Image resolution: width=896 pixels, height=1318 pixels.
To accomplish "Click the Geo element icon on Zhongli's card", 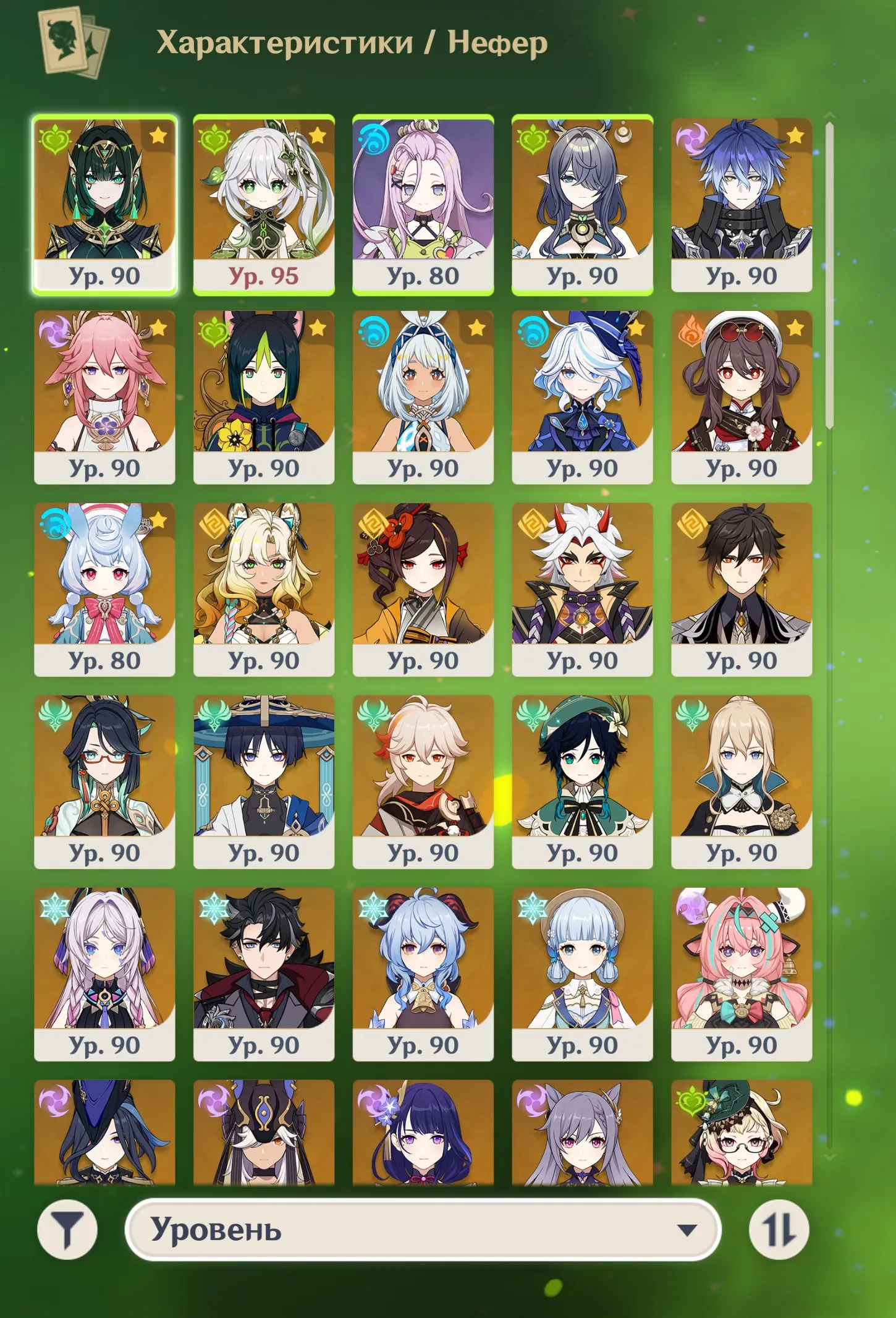I will [x=693, y=527].
